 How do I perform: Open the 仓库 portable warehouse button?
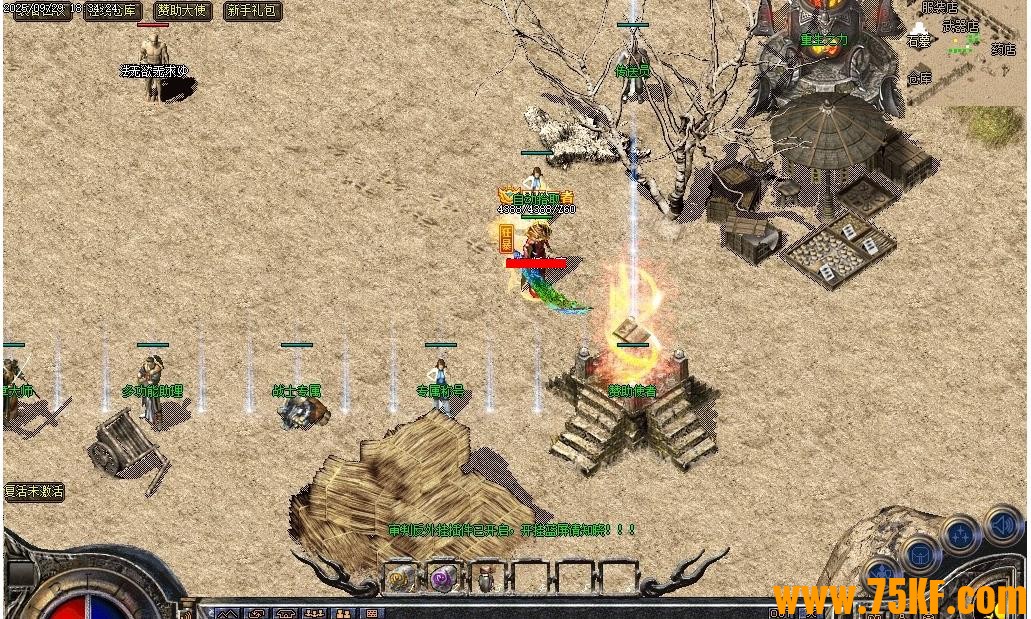(113, 11)
